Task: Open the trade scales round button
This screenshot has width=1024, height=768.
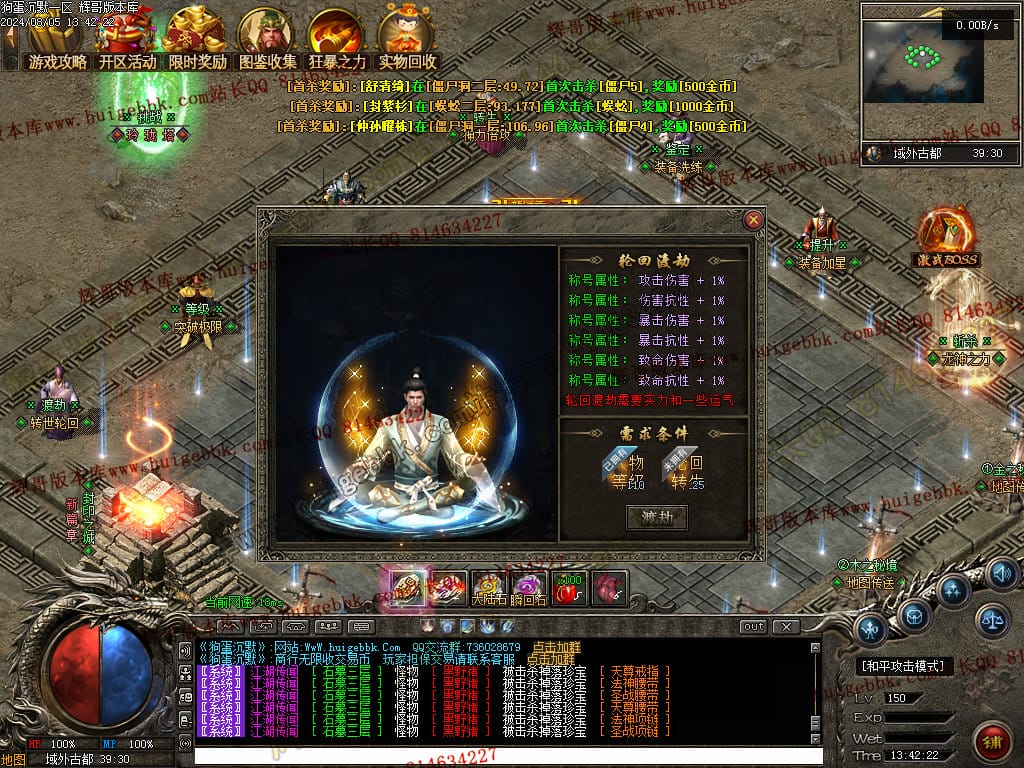Action: click(x=991, y=620)
